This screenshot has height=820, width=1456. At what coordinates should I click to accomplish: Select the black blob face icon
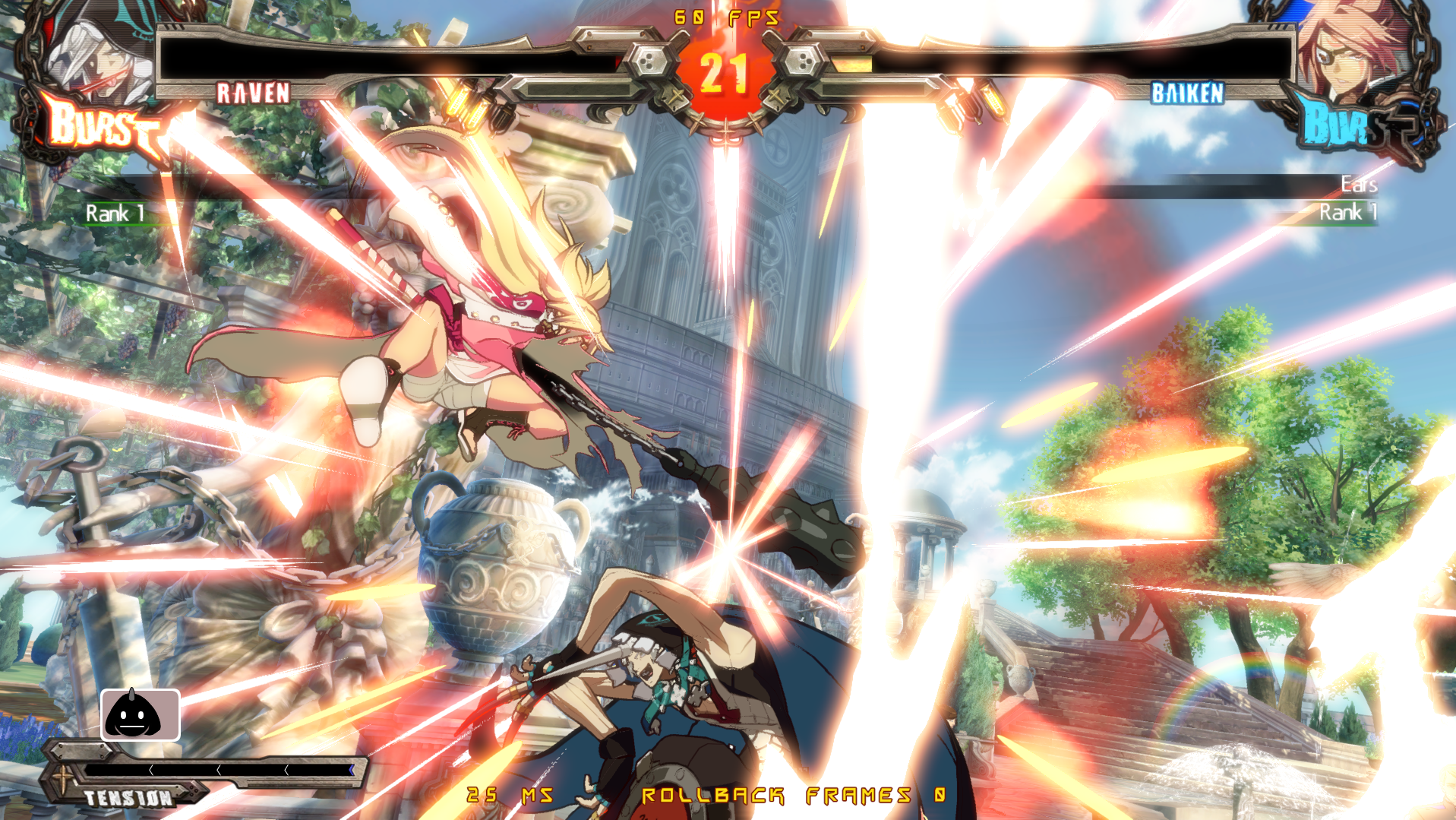click(x=140, y=715)
